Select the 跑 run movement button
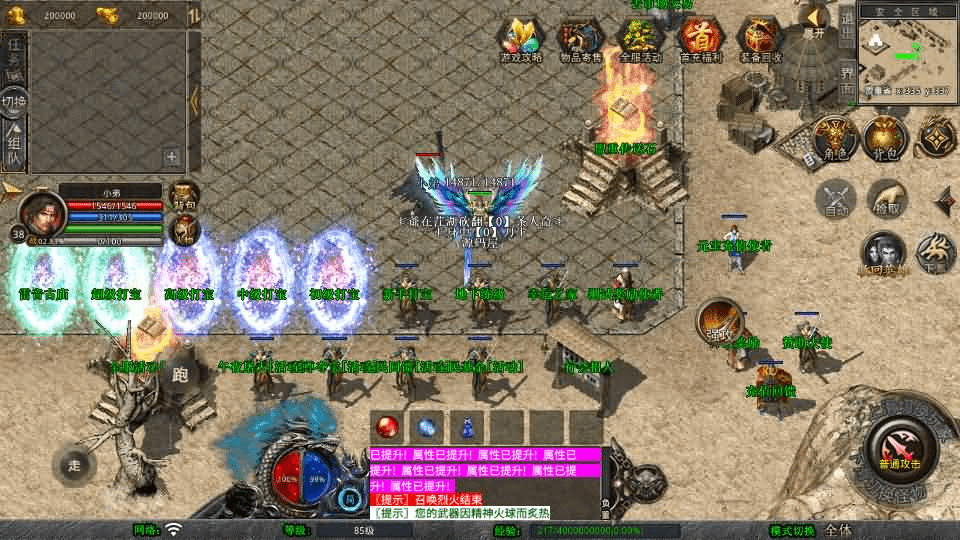960x540 pixels. (x=180, y=374)
